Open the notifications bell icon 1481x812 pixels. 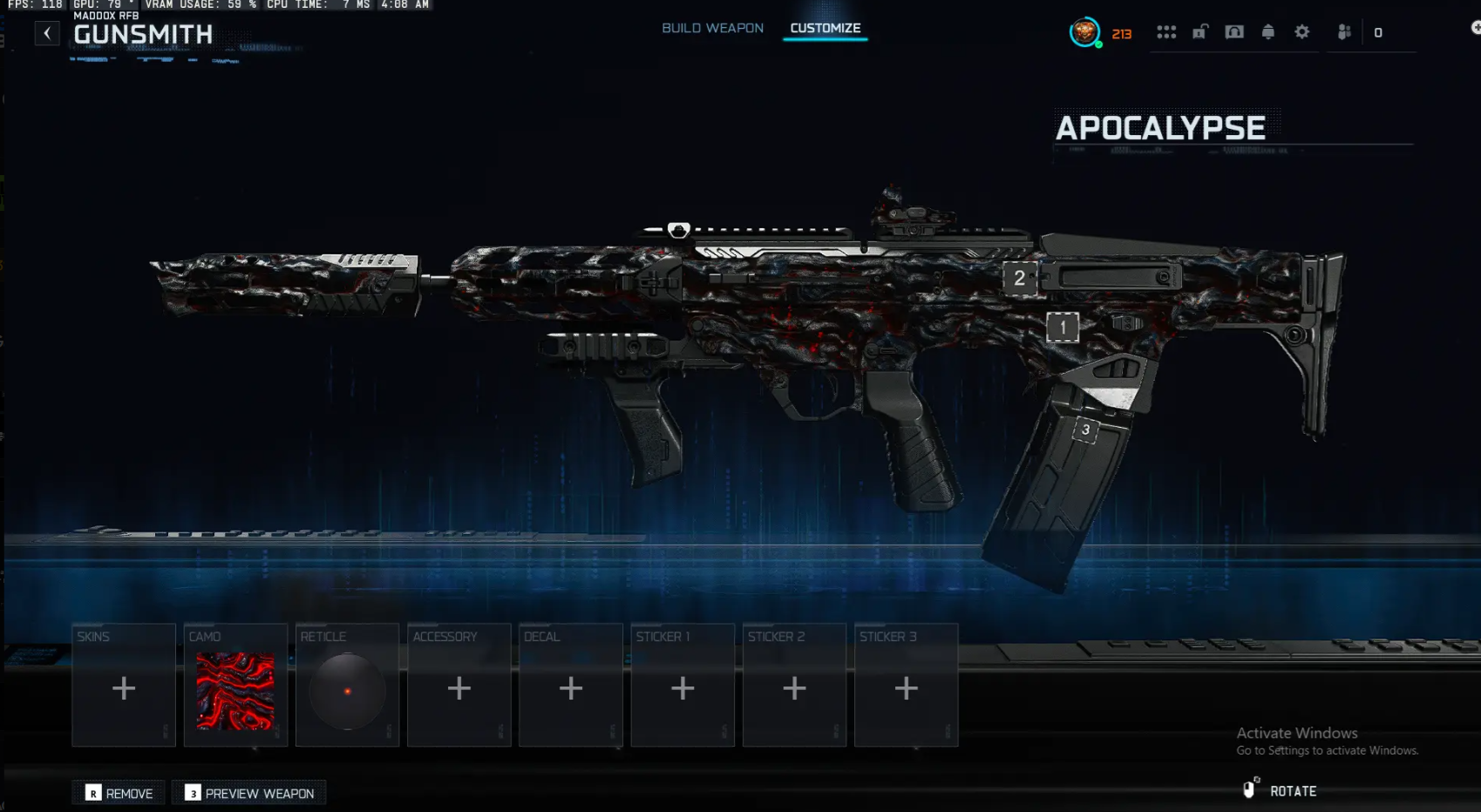click(1268, 31)
